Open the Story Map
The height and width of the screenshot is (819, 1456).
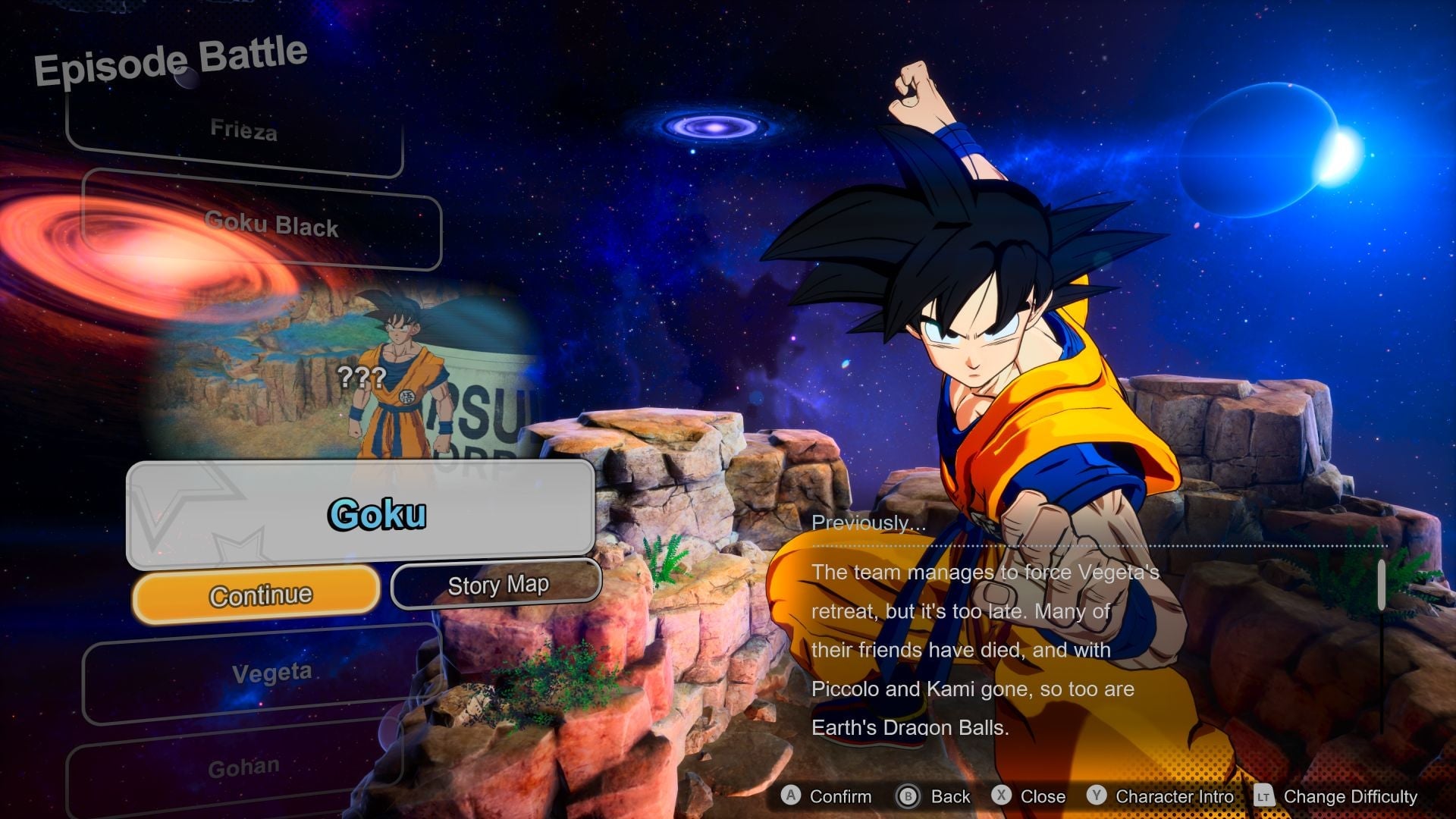coord(497,585)
